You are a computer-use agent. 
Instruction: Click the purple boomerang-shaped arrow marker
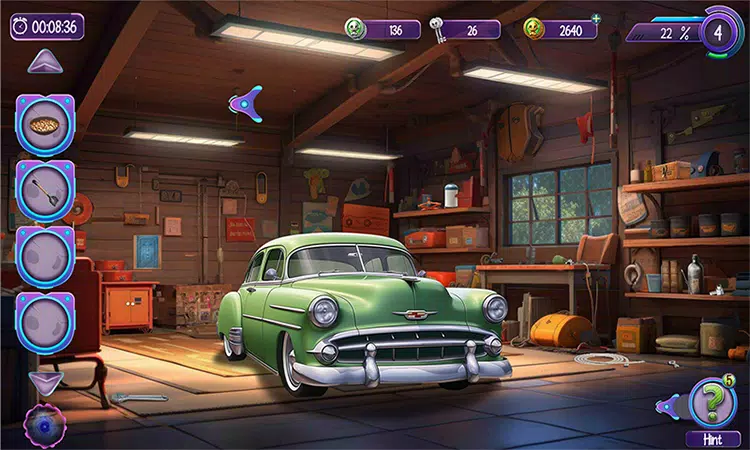[x=245, y=102]
